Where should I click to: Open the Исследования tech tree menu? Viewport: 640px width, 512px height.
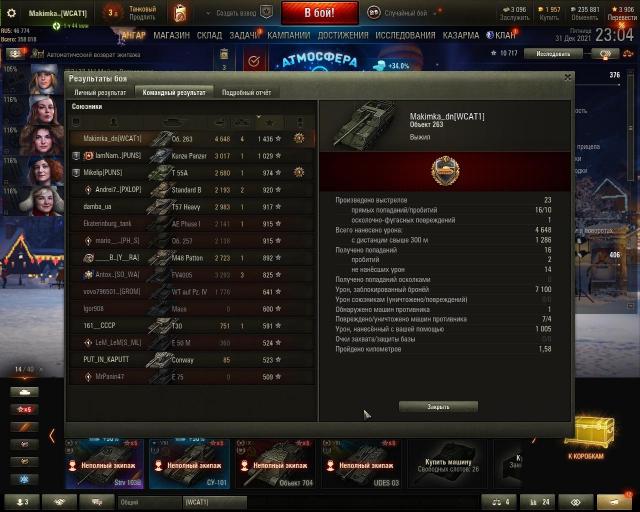tap(405, 35)
